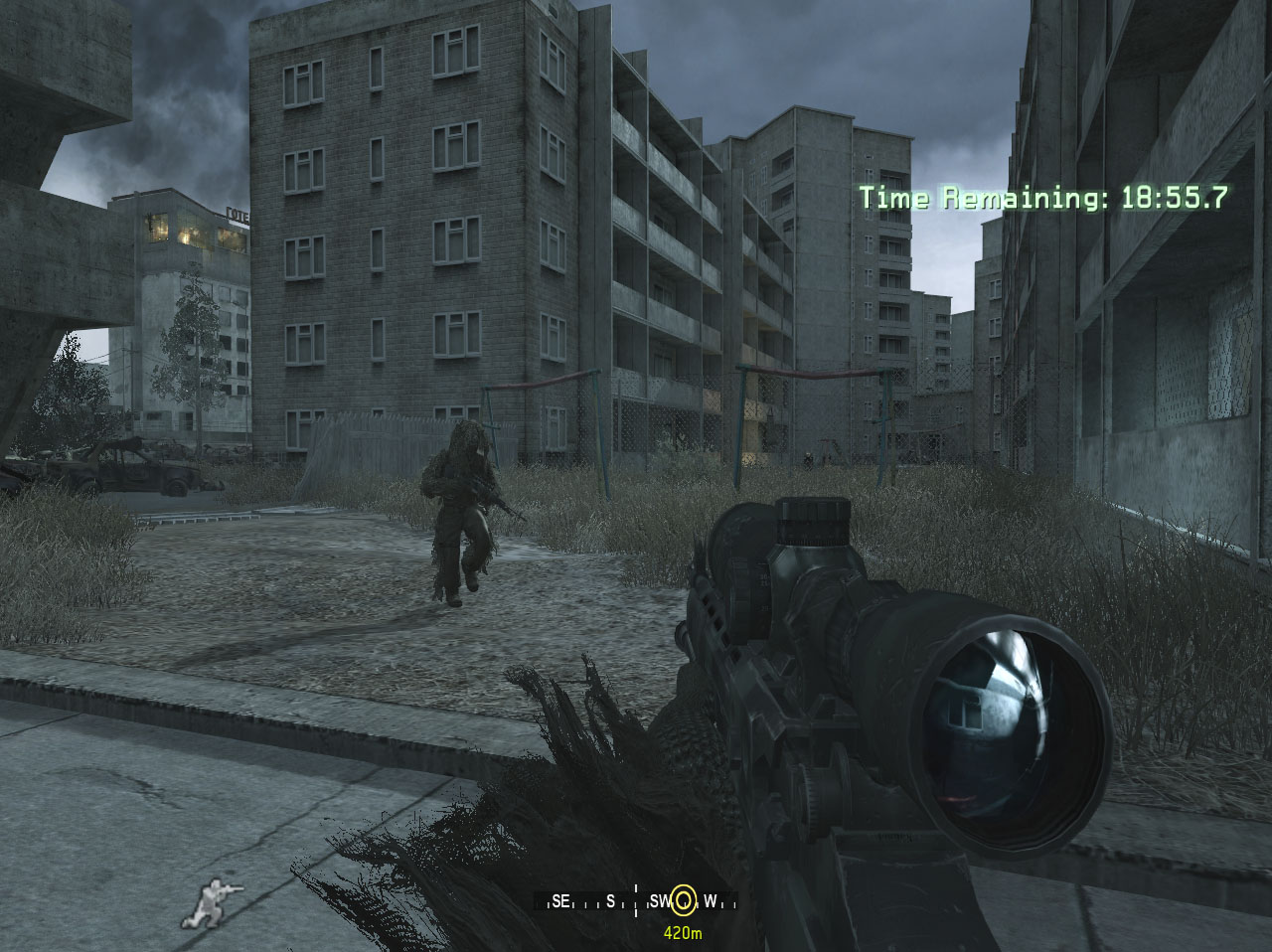
Task: Select the yellow objective marker on compass
Action: coord(683,901)
